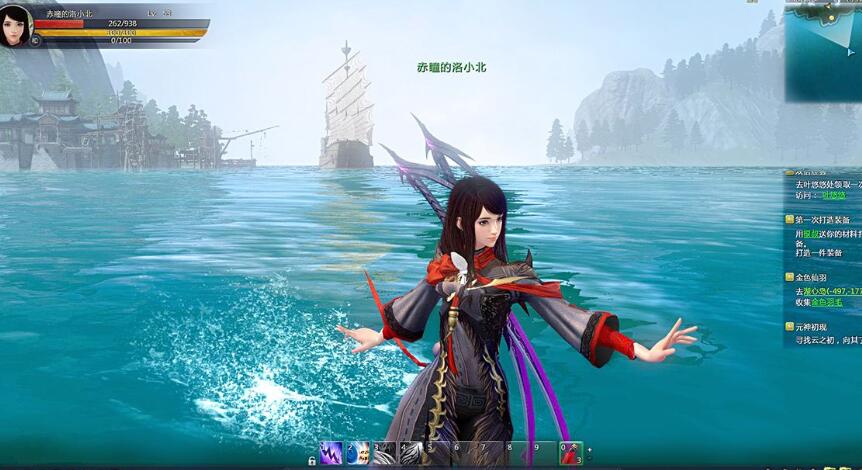Select the 第一次打造装备 quest entry
Screen dimensions: 862x470
tap(822, 219)
